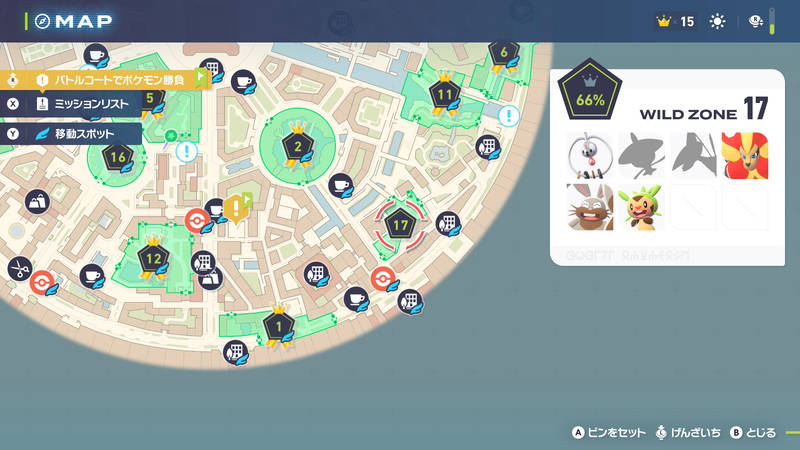The width and height of the screenshot is (800, 450).
Task: Select the shopping bag boutique marker
Action: pyautogui.click(x=36, y=200)
